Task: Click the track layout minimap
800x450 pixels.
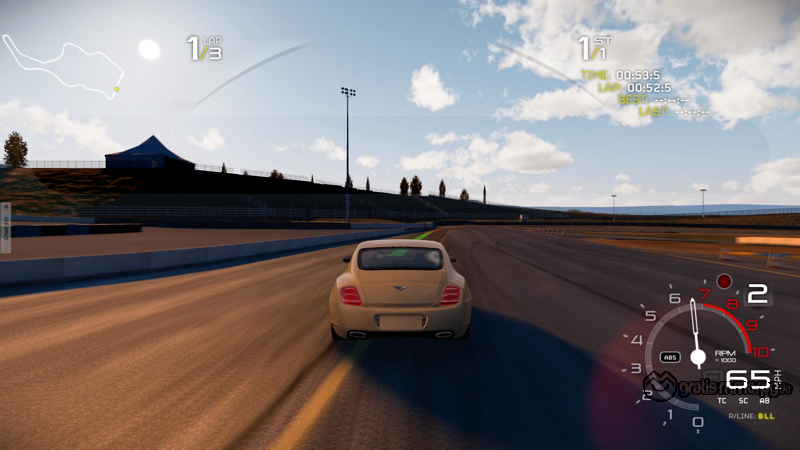Action: (62, 66)
